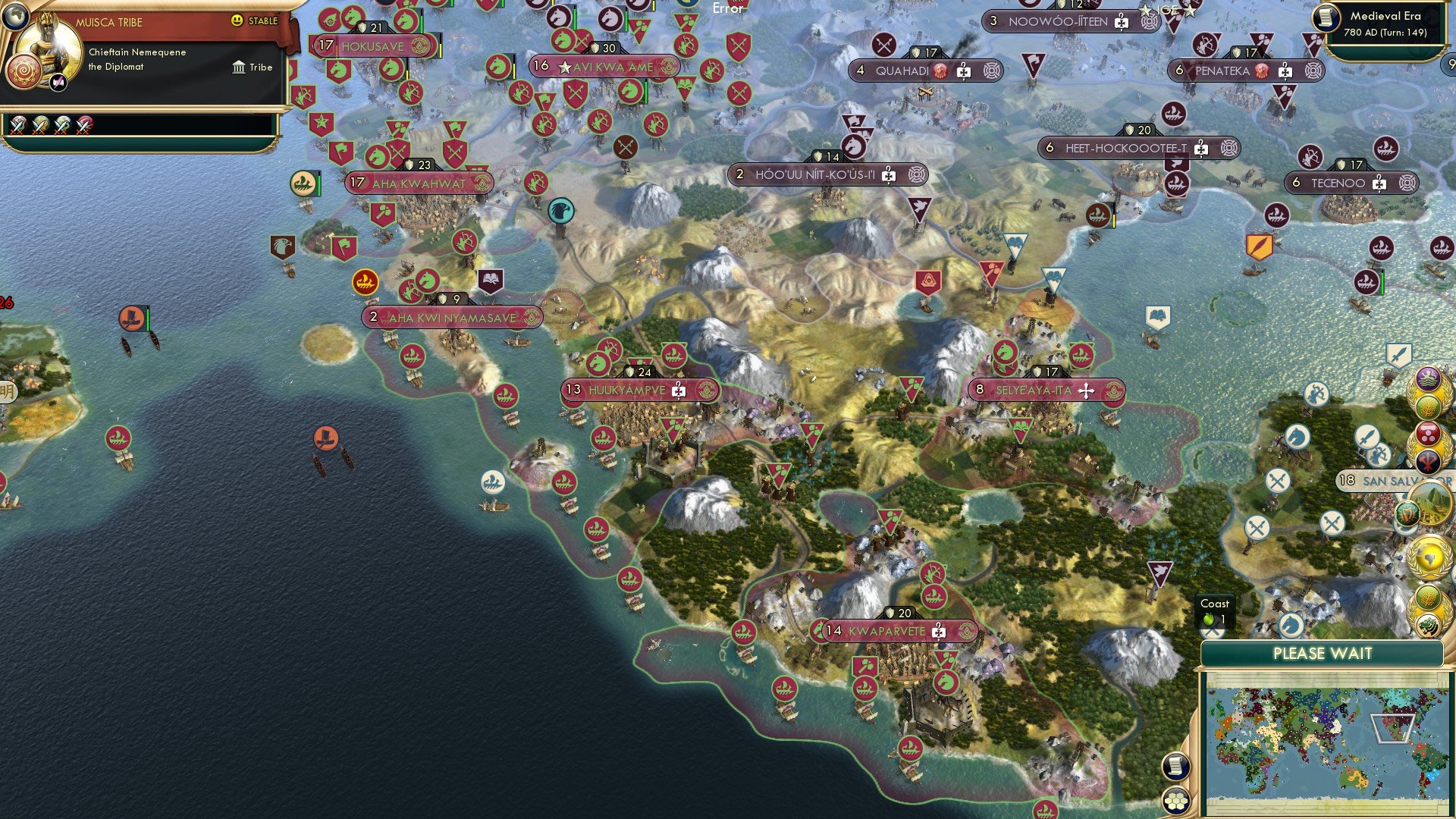Screen dimensions: 1456x819
Task: Open the notification log scroll icon
Action: coord(1175,767)
